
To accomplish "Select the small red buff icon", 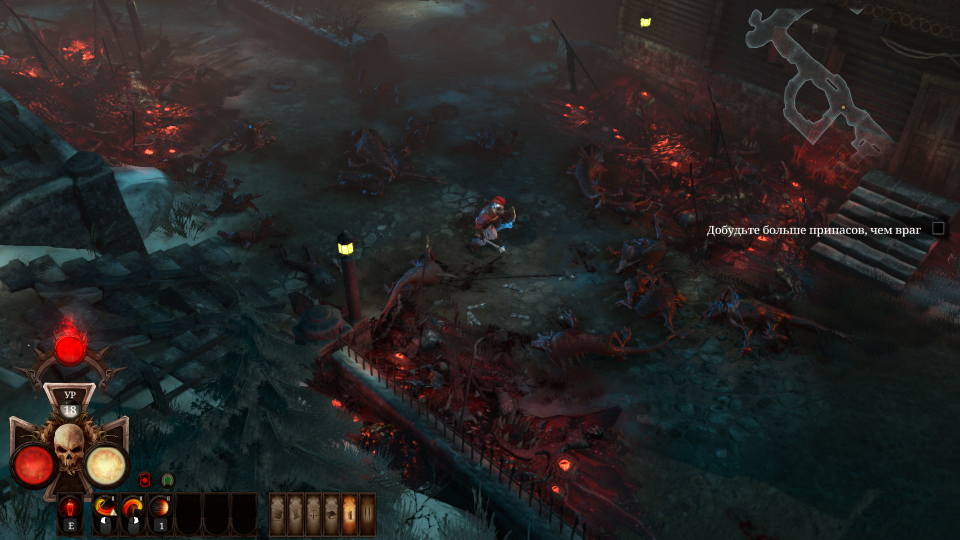I will tap(144, 480).
